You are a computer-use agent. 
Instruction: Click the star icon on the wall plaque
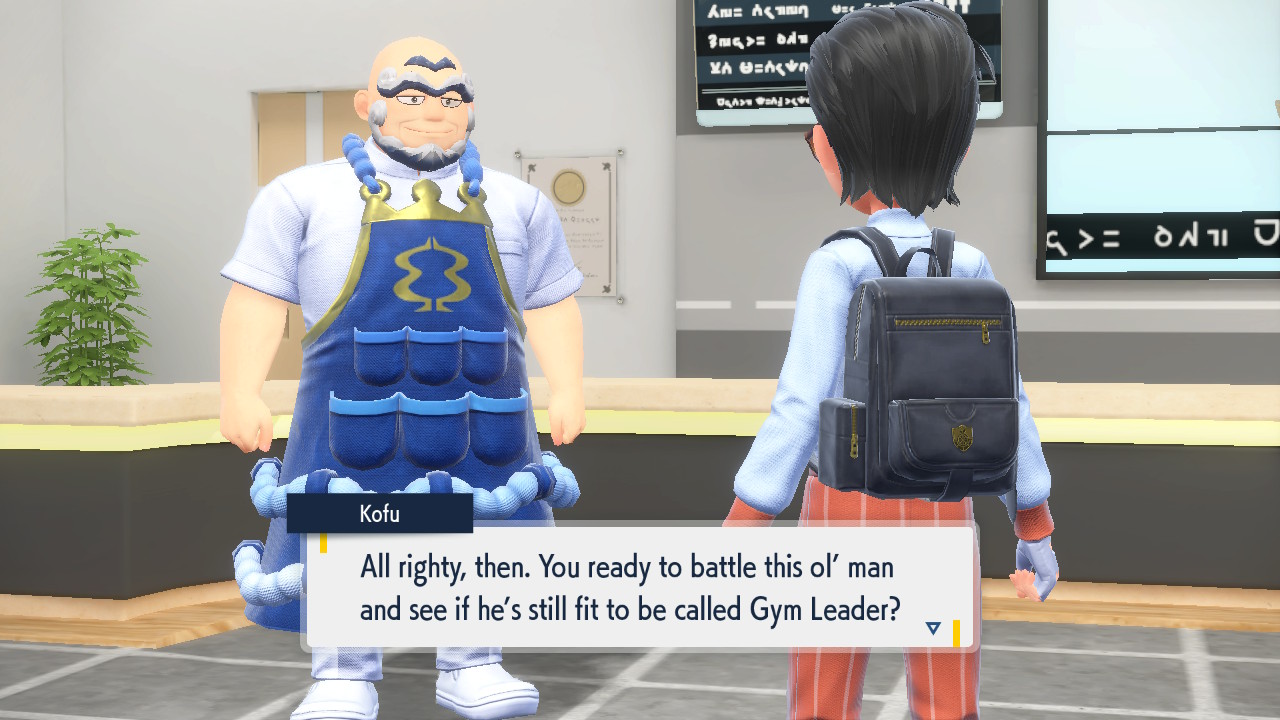pyautogui.click(x=606, y=165)
